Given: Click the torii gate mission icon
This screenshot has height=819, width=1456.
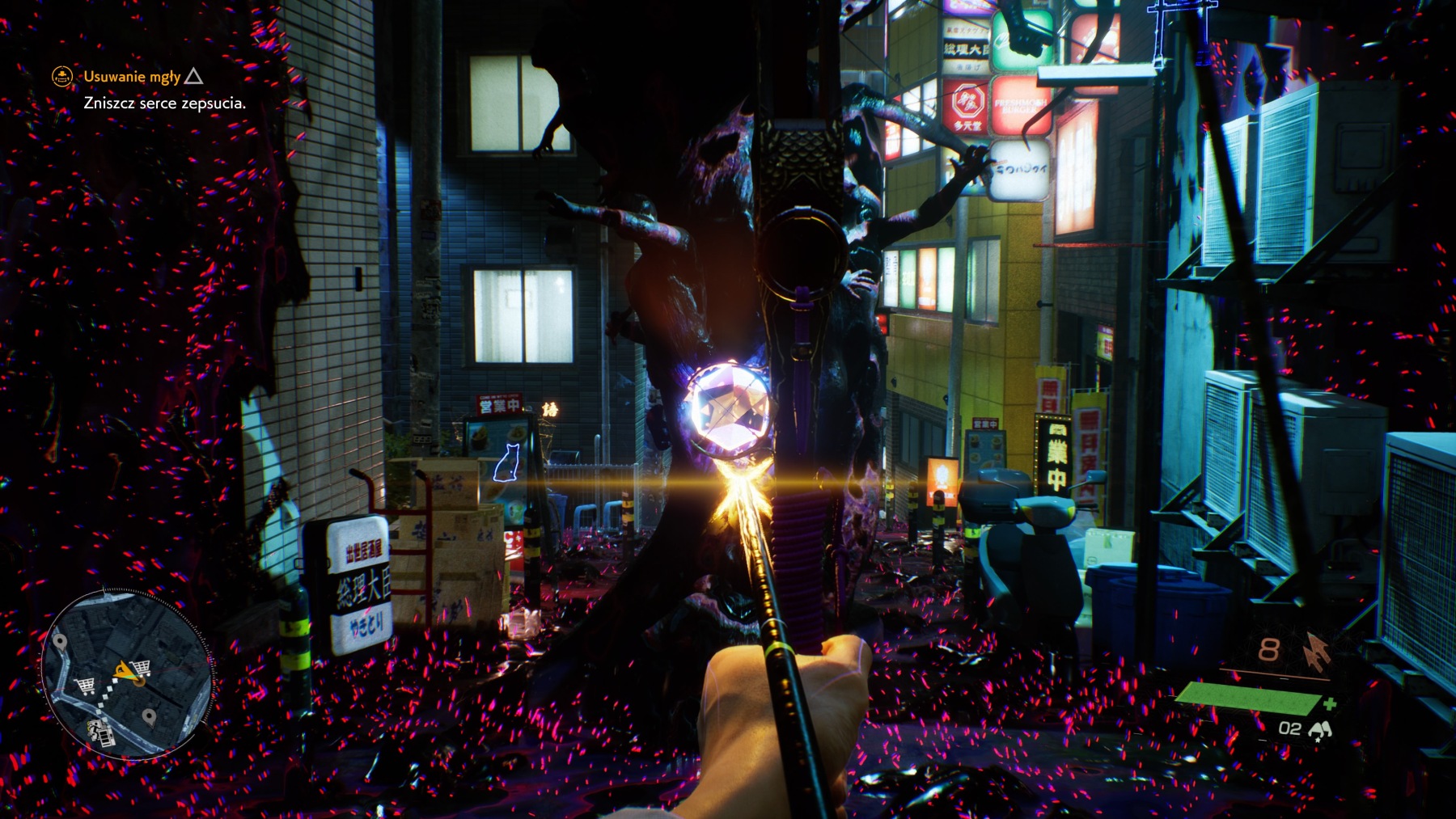Looking at the screenshot, I should coord(61,77).
